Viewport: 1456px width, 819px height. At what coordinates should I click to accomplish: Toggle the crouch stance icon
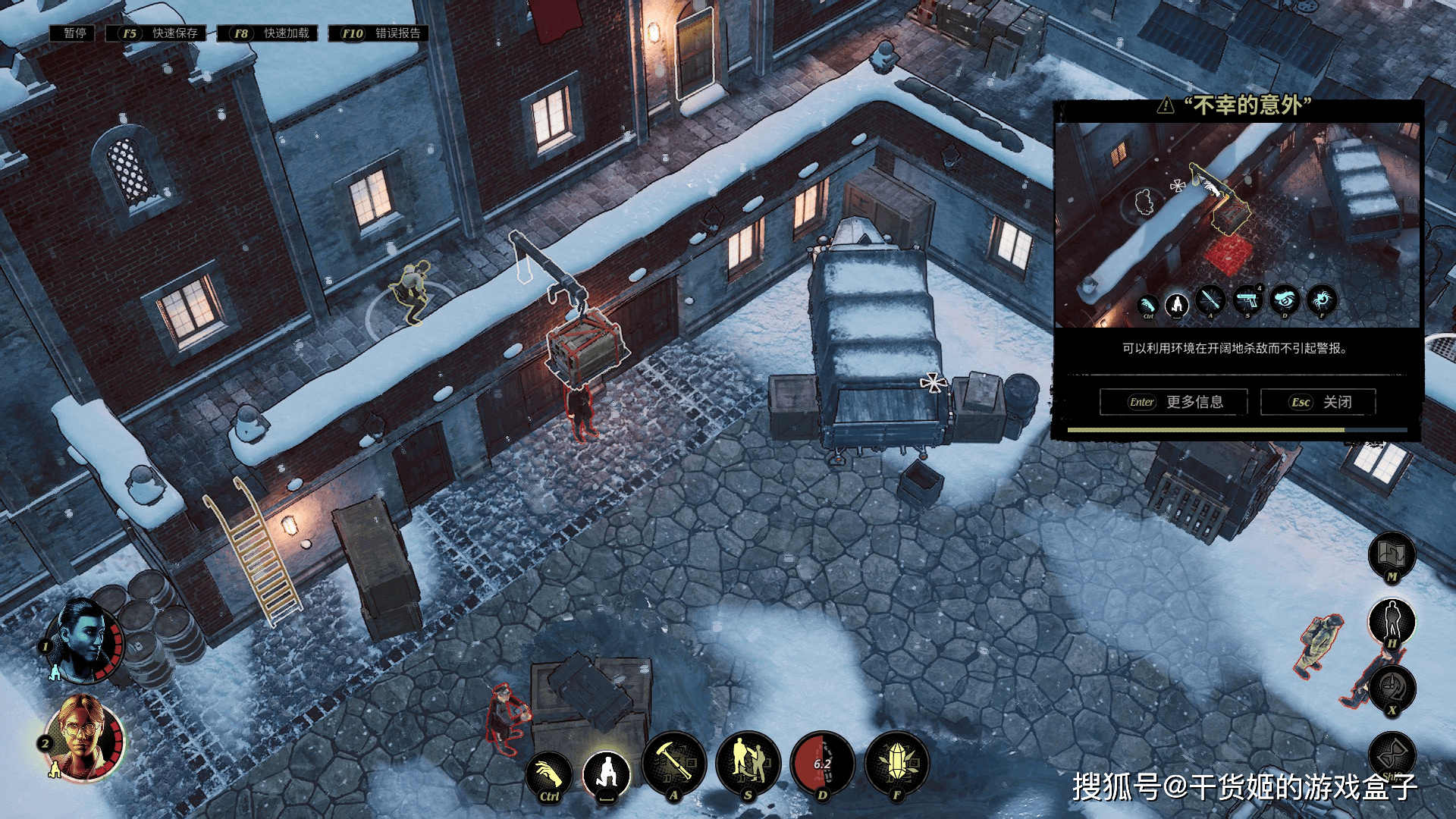point(607,773)
